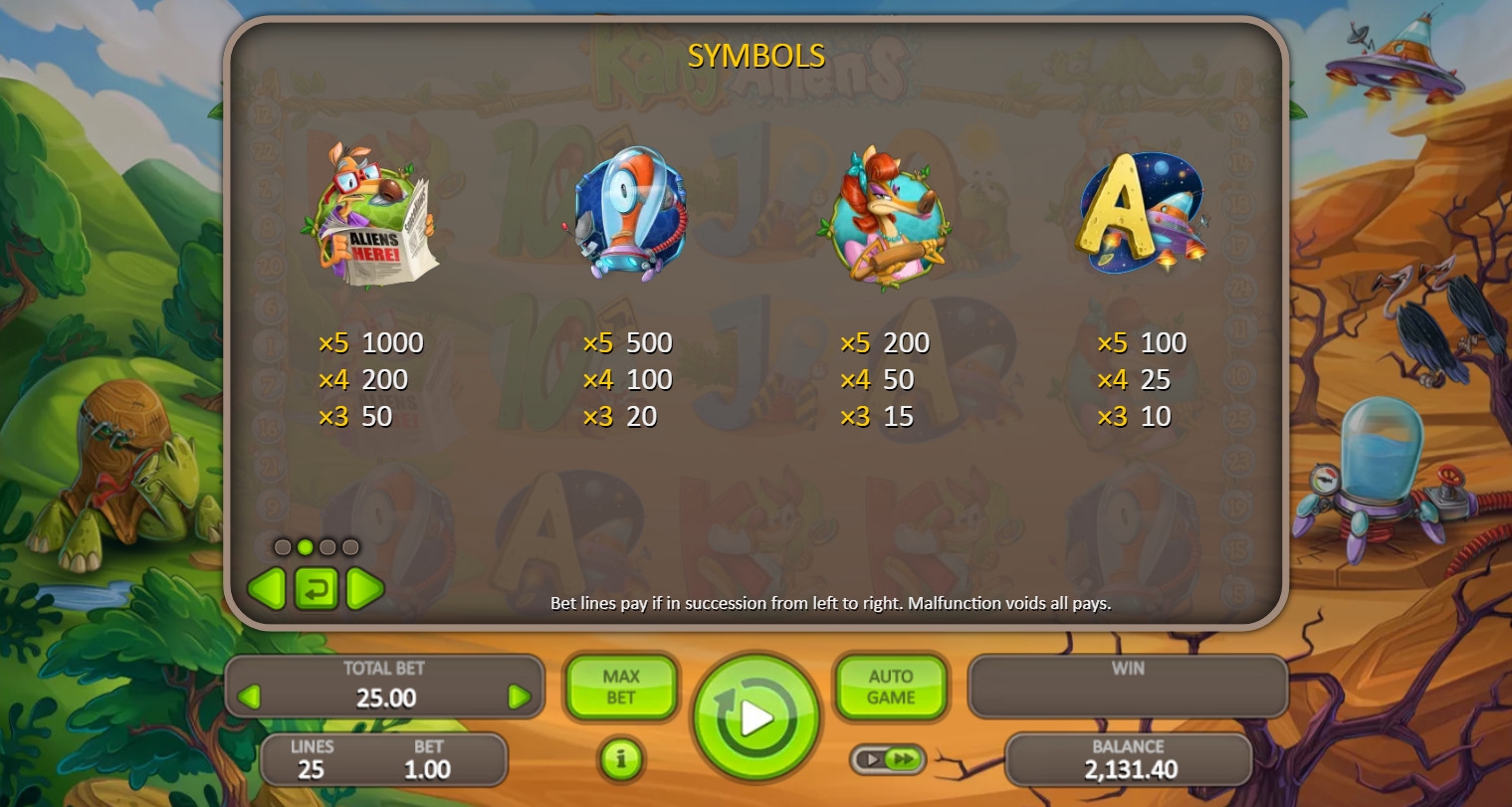Increase the total bet amount
Image resolution: width=1512 pixels, height=807 pixels.
[x=519, y=697]
